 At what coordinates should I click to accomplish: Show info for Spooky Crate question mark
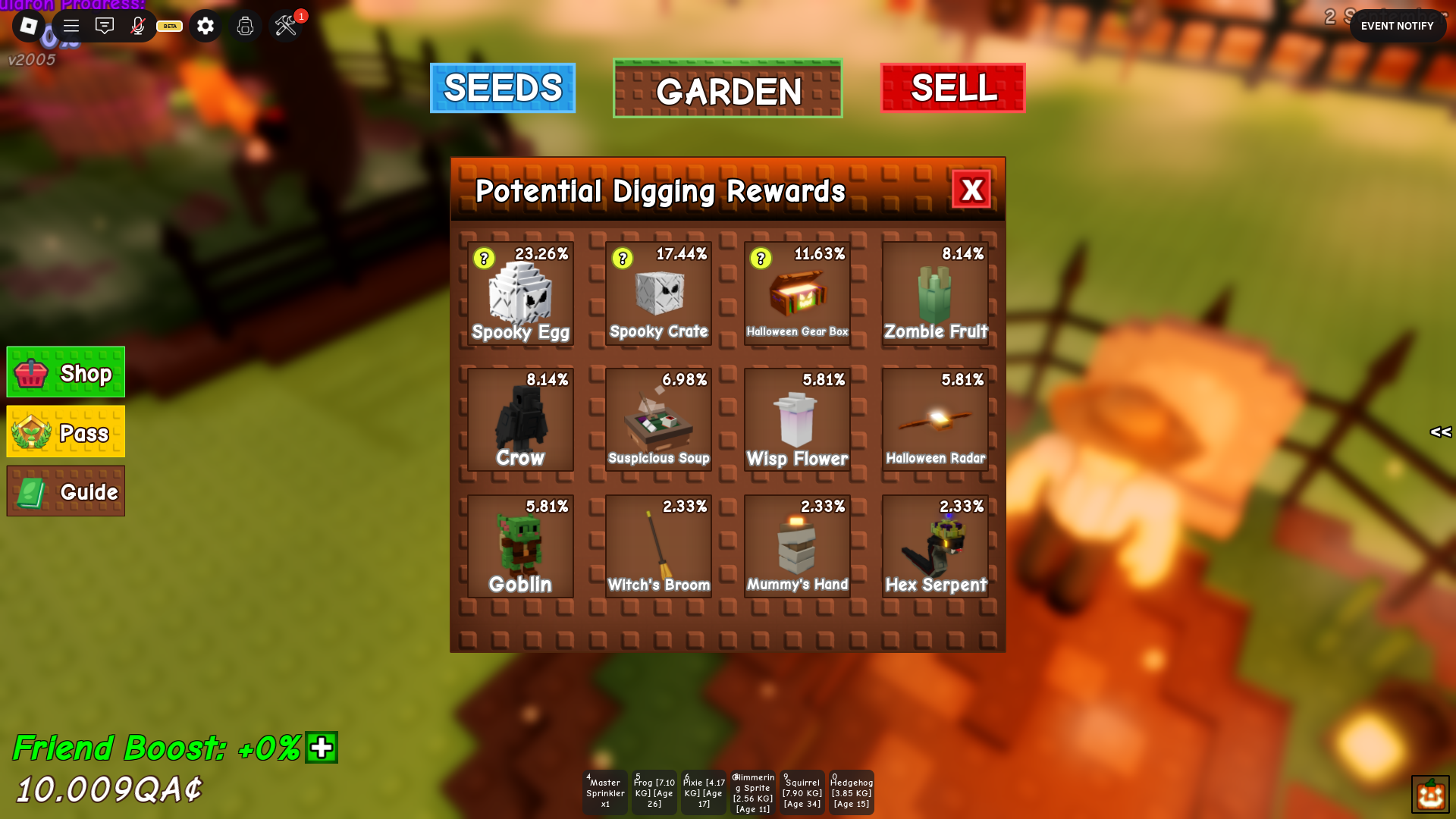click(x=623, y=259)
